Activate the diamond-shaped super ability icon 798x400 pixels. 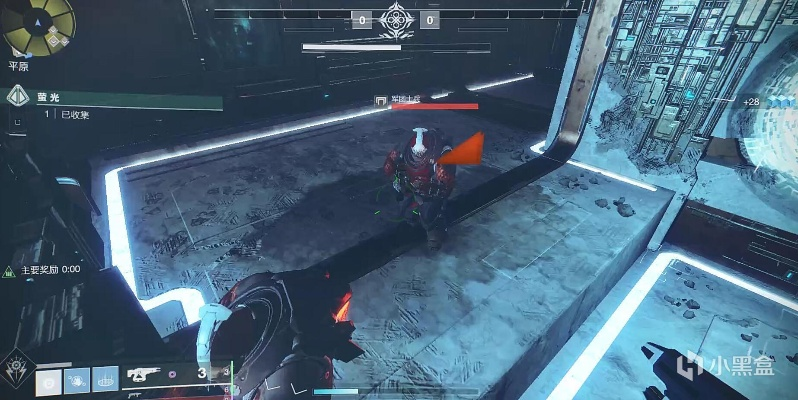(x=16, y=367)
